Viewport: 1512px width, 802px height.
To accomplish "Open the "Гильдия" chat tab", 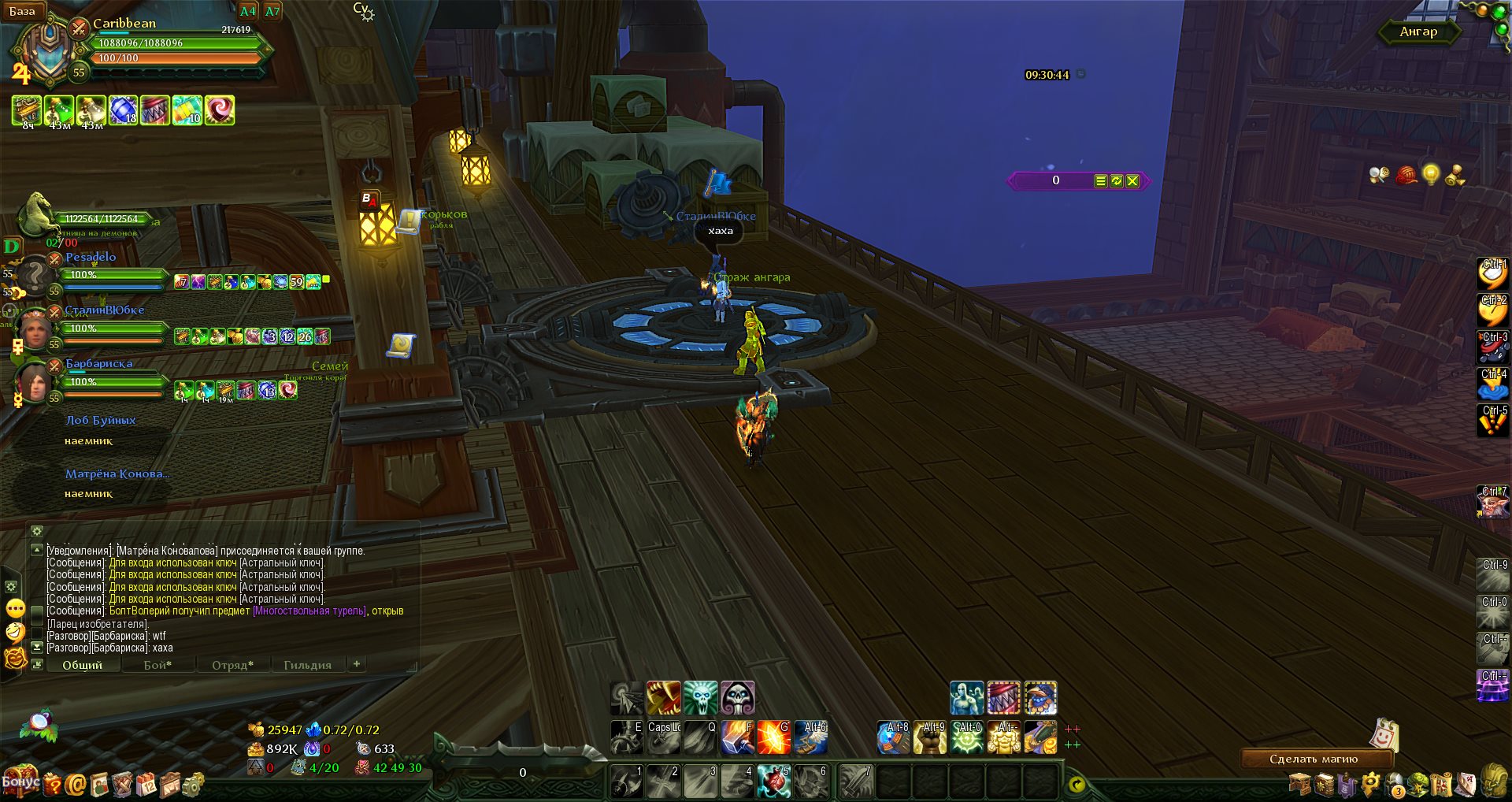I will (x=307, y=665).
